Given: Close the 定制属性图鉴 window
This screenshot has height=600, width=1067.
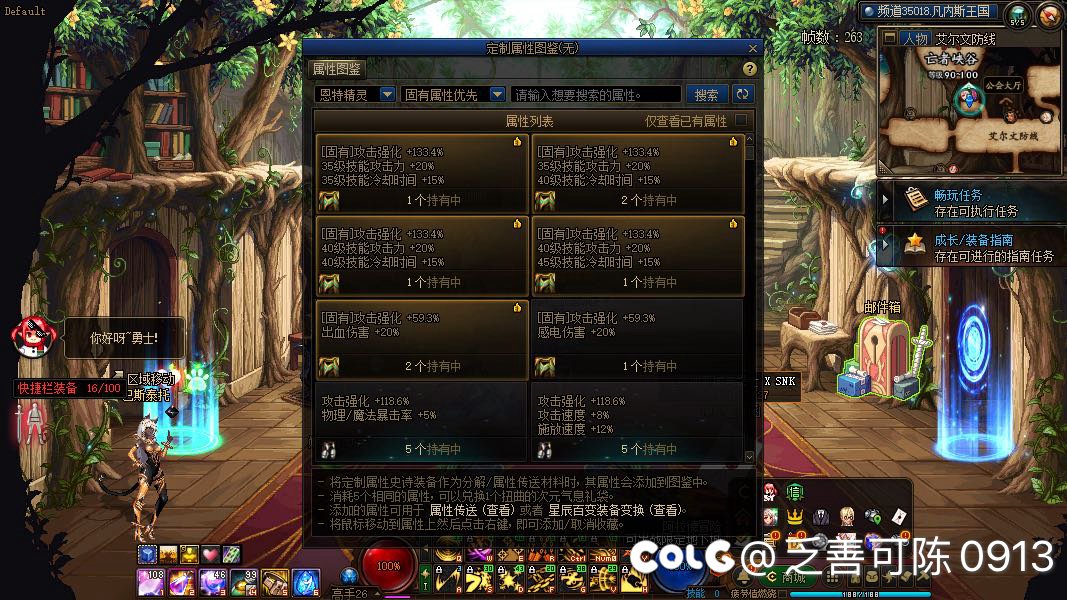Looking at the screenshot, I should pos(752,47).
